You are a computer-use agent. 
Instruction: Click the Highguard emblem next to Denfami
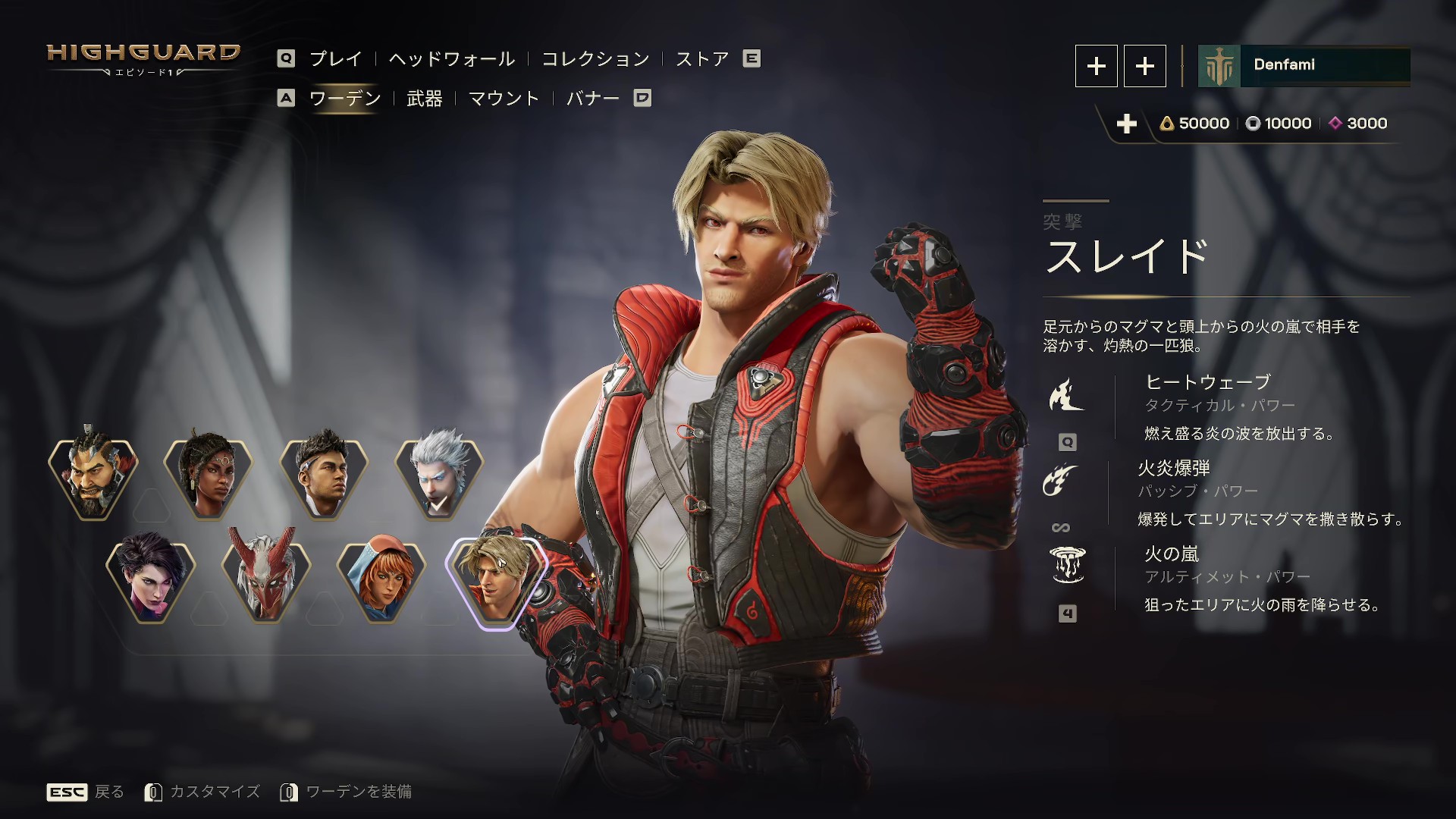(x=1219, y=66)
